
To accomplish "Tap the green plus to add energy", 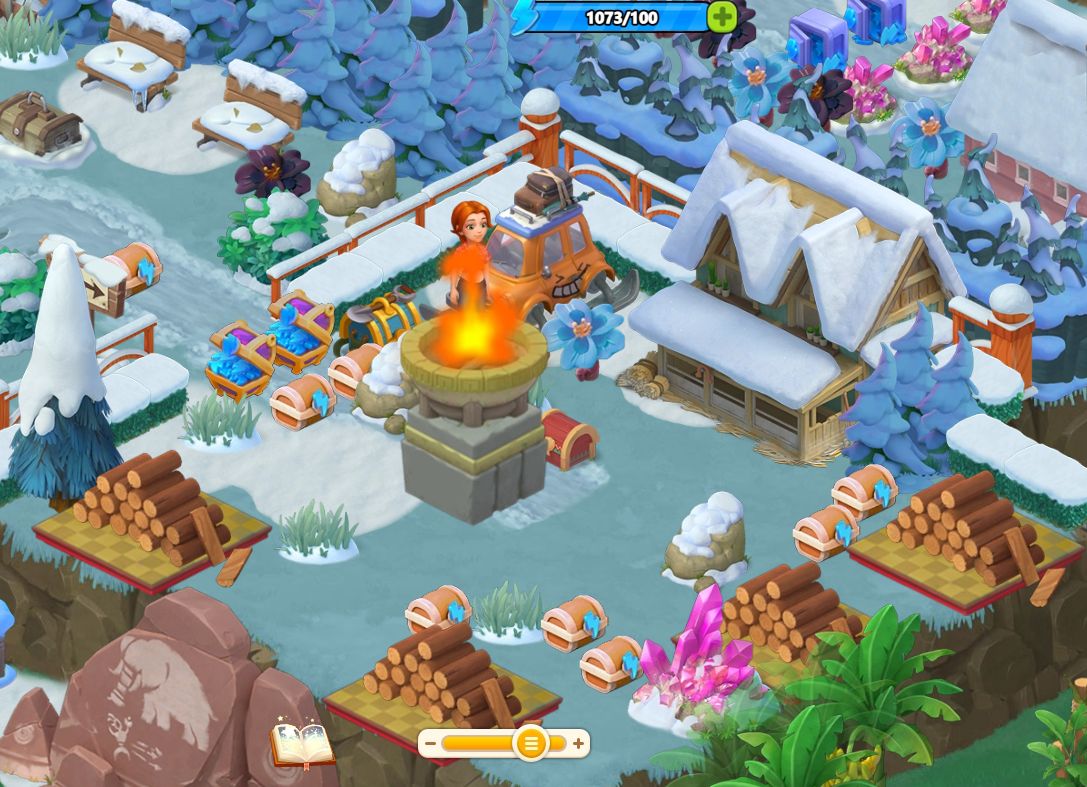I will (x=721, y=16).
